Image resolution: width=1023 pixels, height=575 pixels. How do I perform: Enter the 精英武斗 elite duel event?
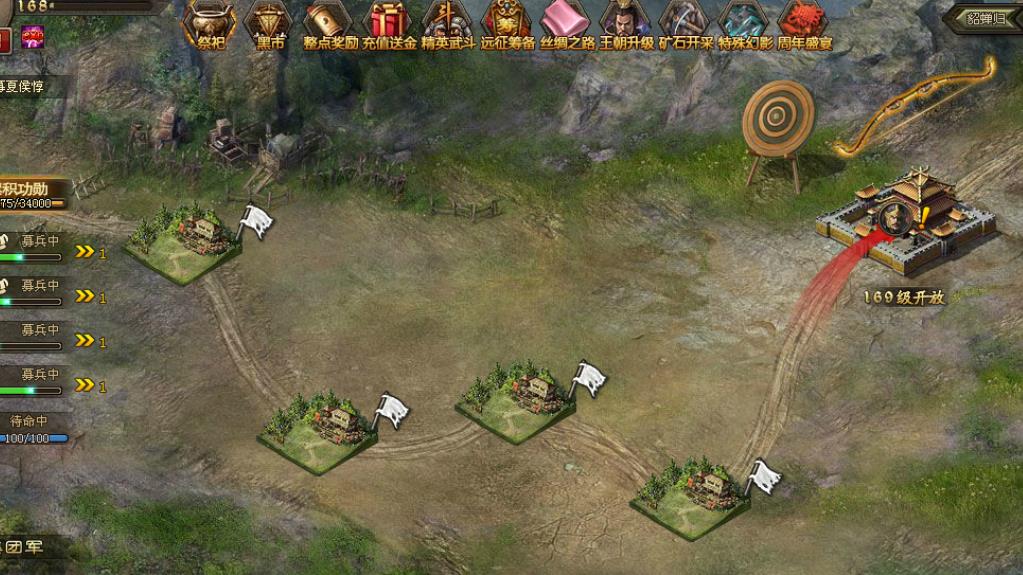447,23
